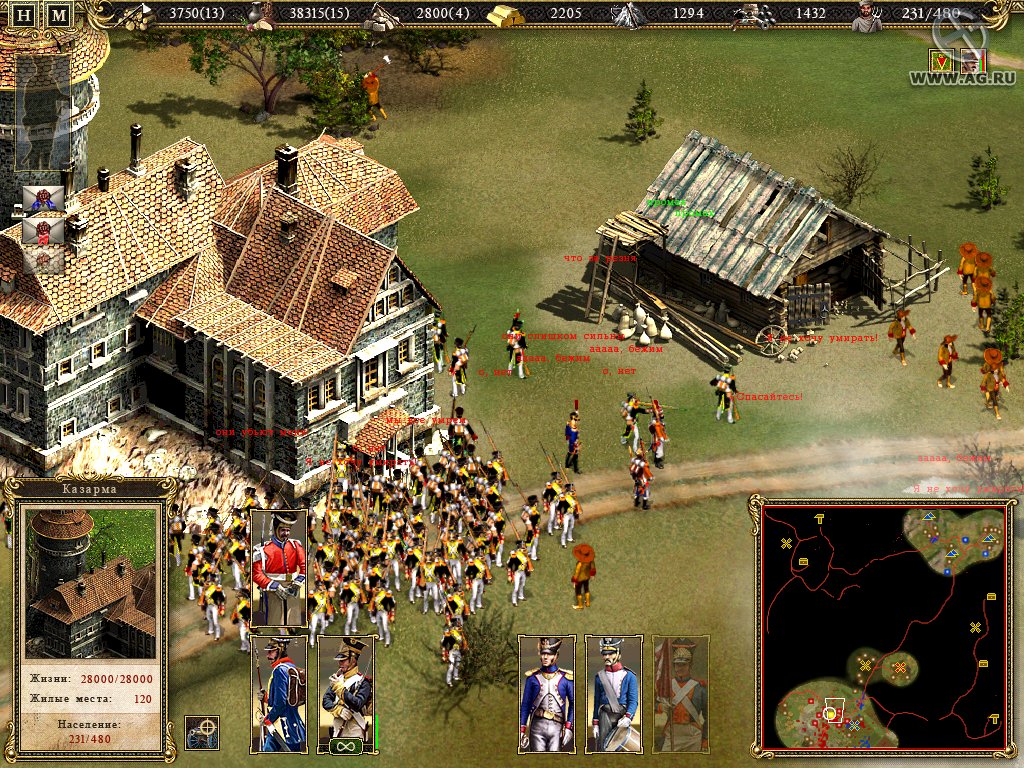Open the envelope message with red fist

(x=43, y=231)
